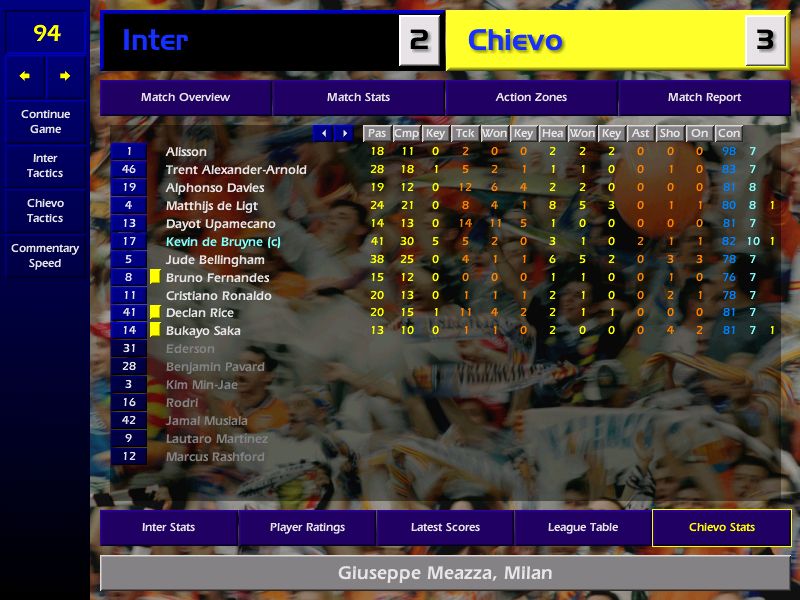
Task: Open Player Ratings
Action: [307, 527]
